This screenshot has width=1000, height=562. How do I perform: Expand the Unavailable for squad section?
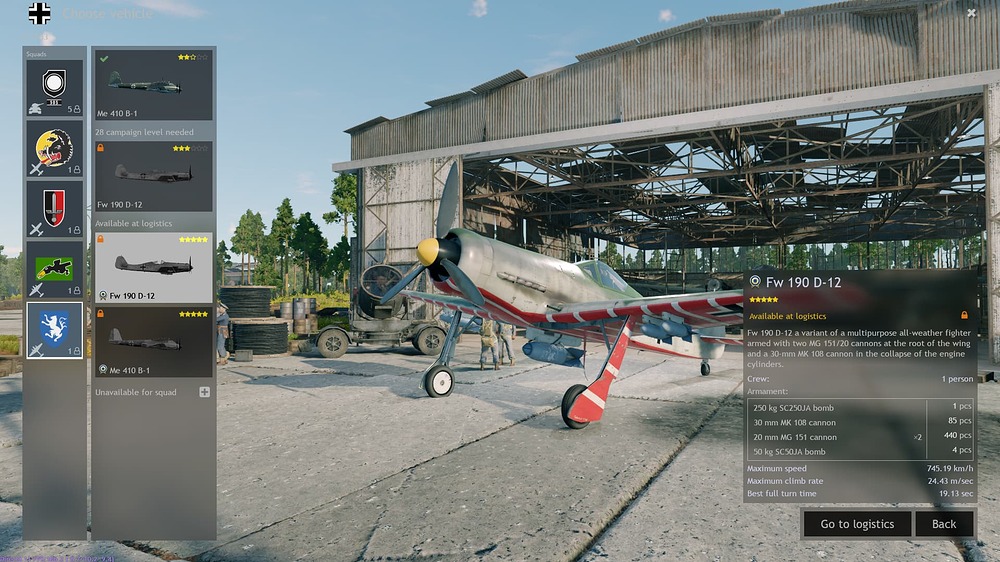tap(205, 392)
